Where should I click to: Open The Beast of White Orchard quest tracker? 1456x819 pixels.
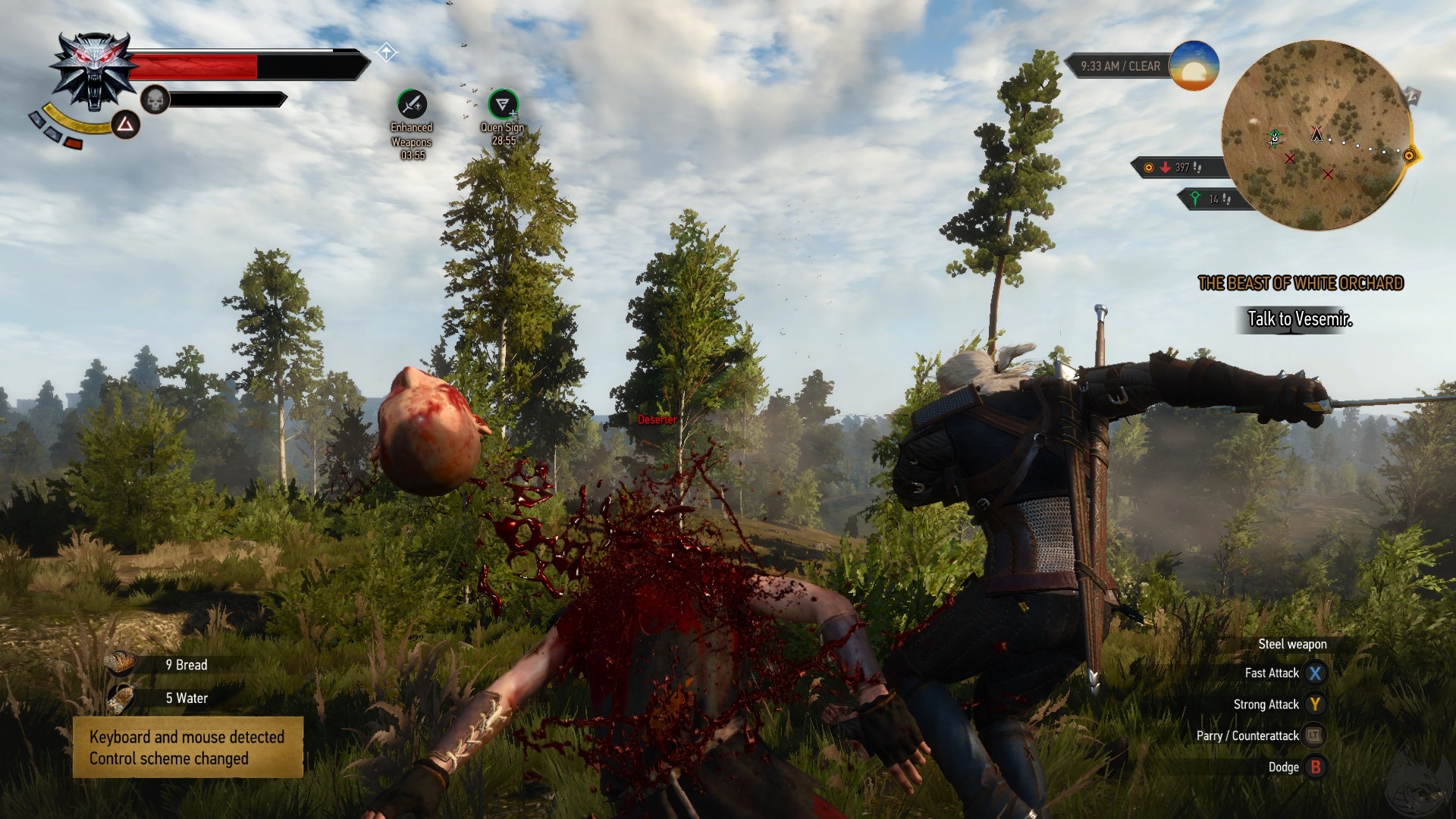point(1300,284)
